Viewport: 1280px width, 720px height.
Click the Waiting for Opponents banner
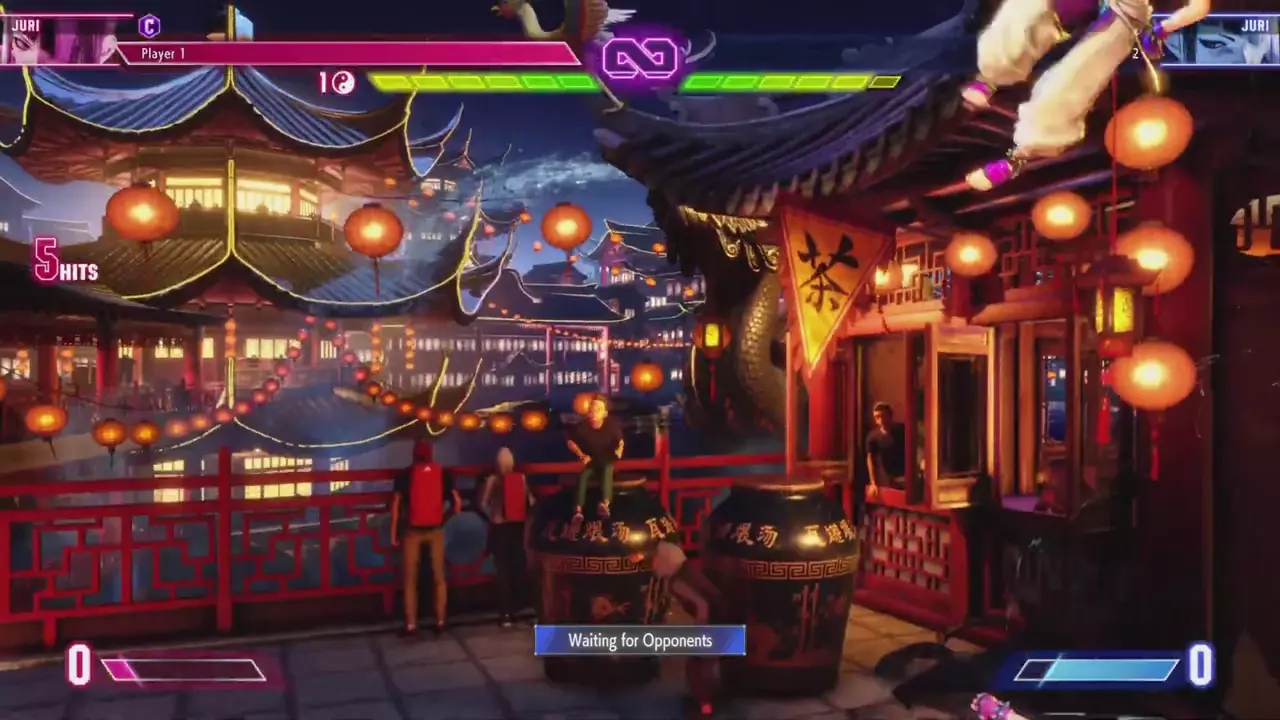(x=640, y=640)
